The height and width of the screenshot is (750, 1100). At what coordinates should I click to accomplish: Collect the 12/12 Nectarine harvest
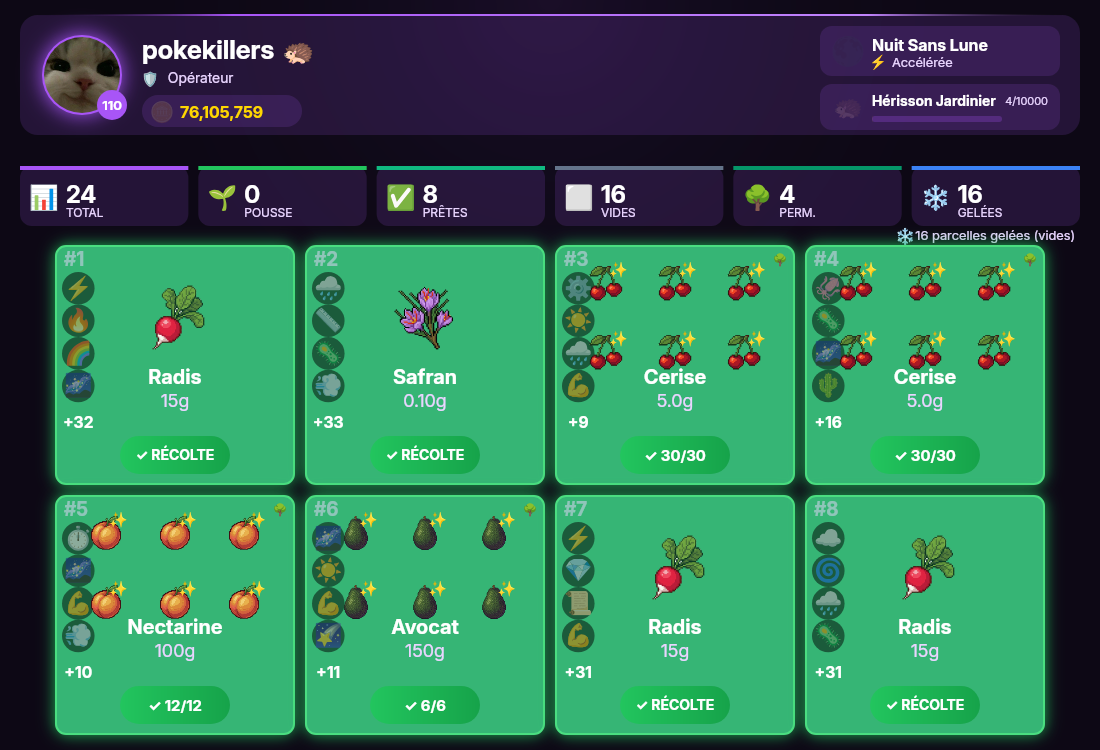coord(175,705)
